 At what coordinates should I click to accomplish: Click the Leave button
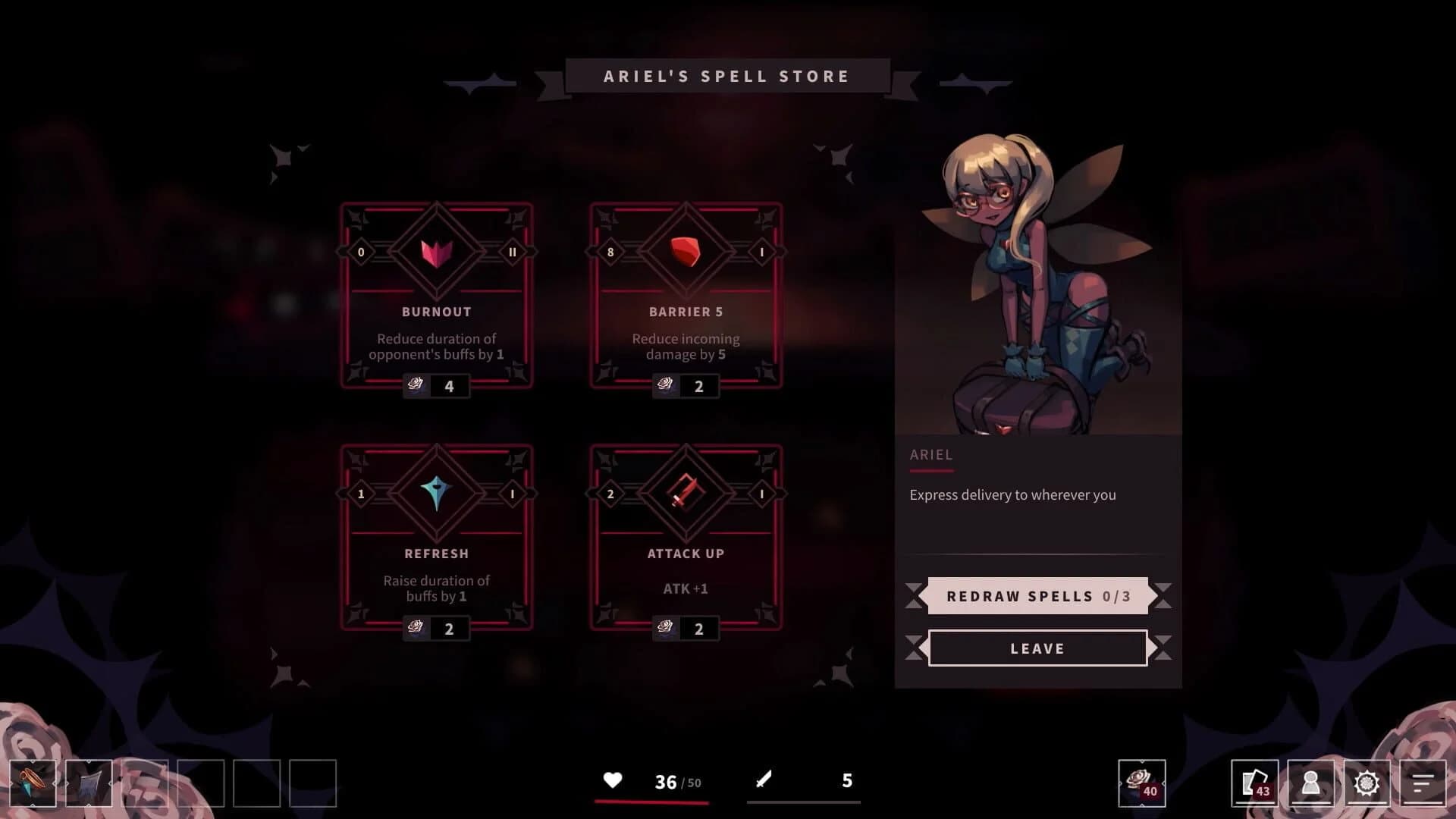click(1038, 648)
